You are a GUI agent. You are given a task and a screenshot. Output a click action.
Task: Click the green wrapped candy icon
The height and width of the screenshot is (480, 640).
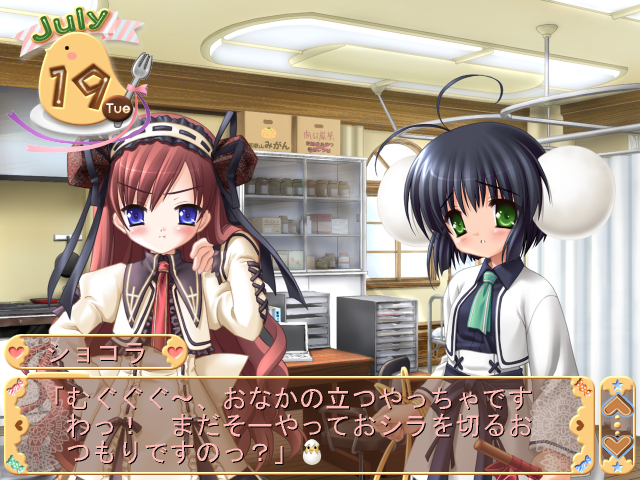pos(14,462)
